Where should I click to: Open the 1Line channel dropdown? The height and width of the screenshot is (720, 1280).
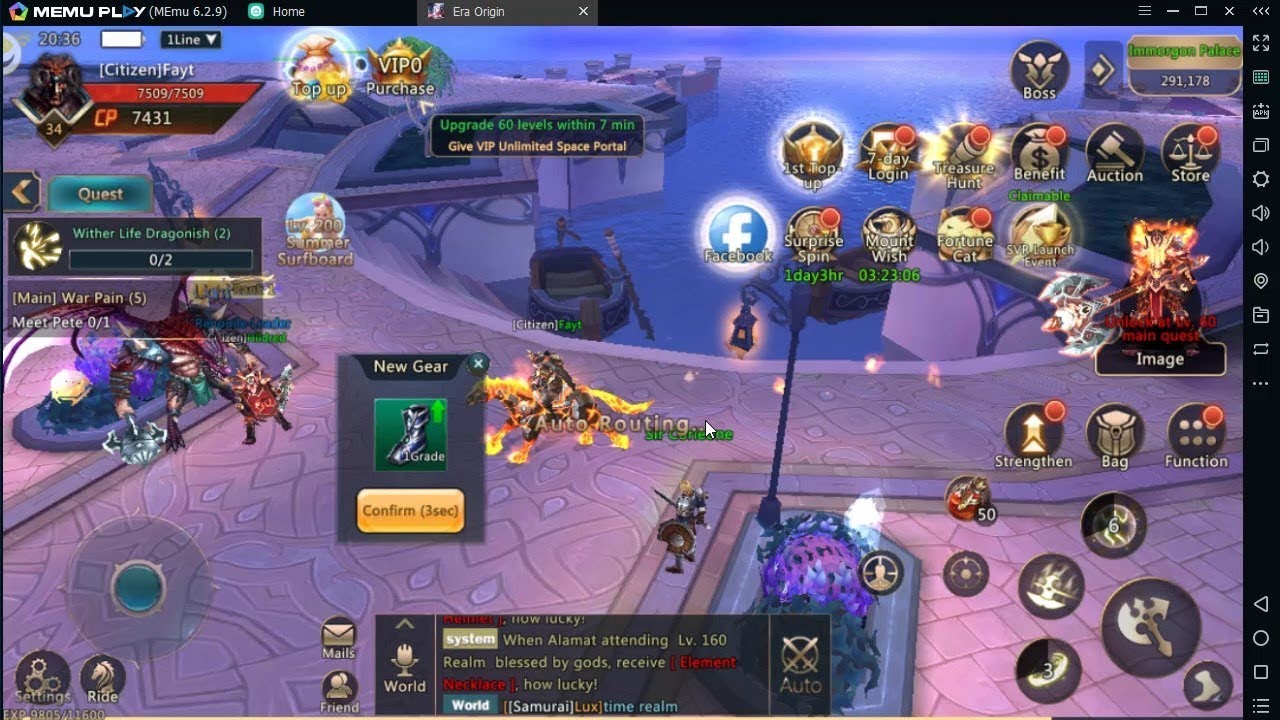coord(190,40)
